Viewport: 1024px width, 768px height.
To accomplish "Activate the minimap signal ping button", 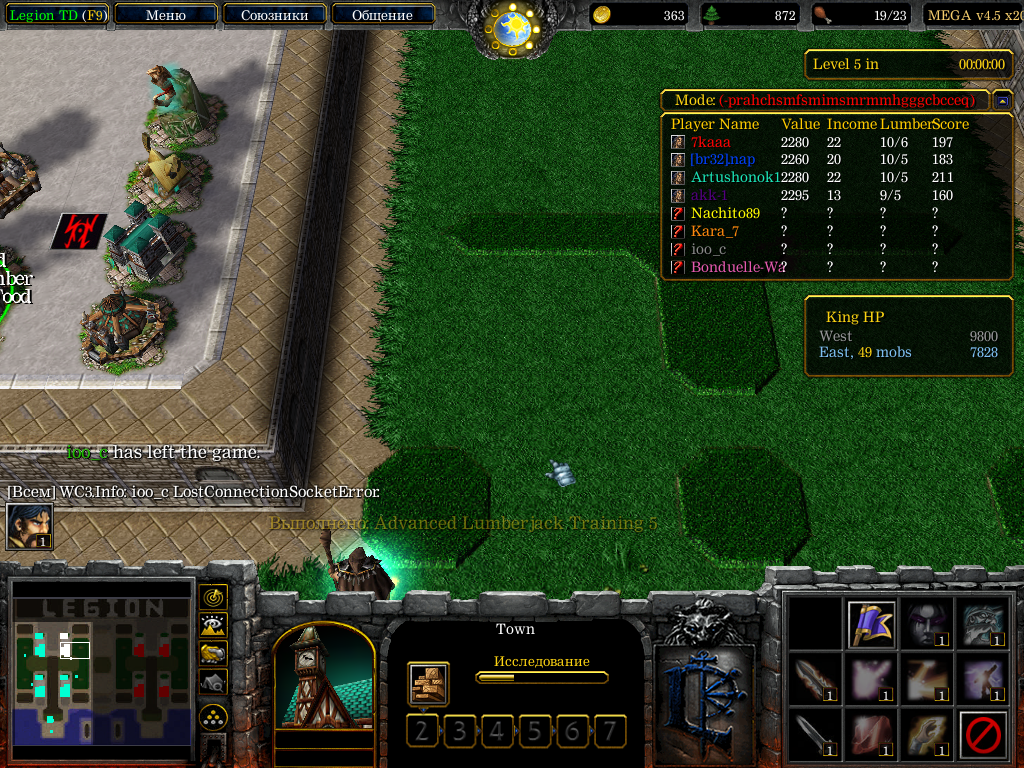I will tap(213, 597).
